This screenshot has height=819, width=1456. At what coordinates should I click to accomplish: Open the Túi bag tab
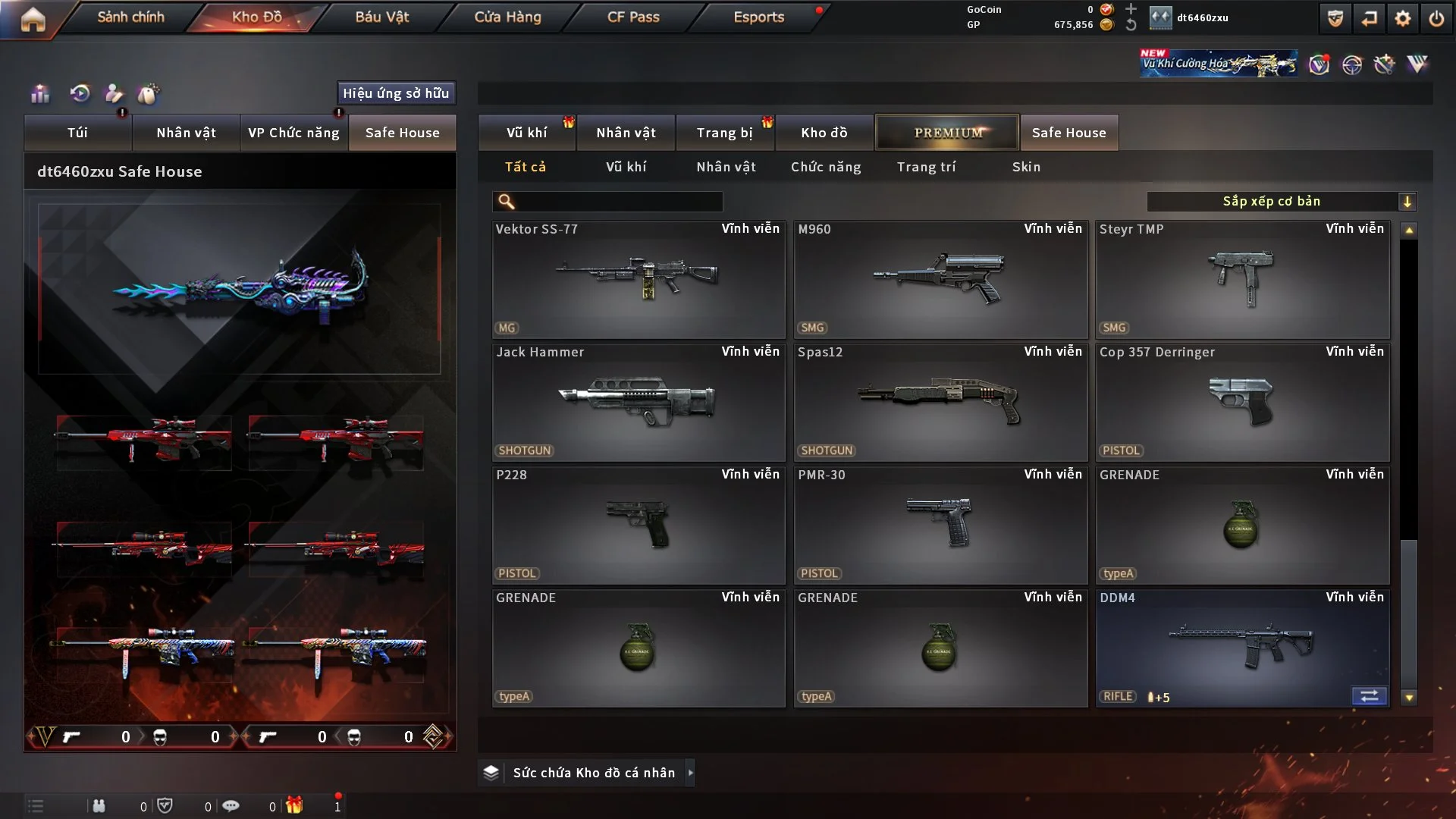point(77,133)
